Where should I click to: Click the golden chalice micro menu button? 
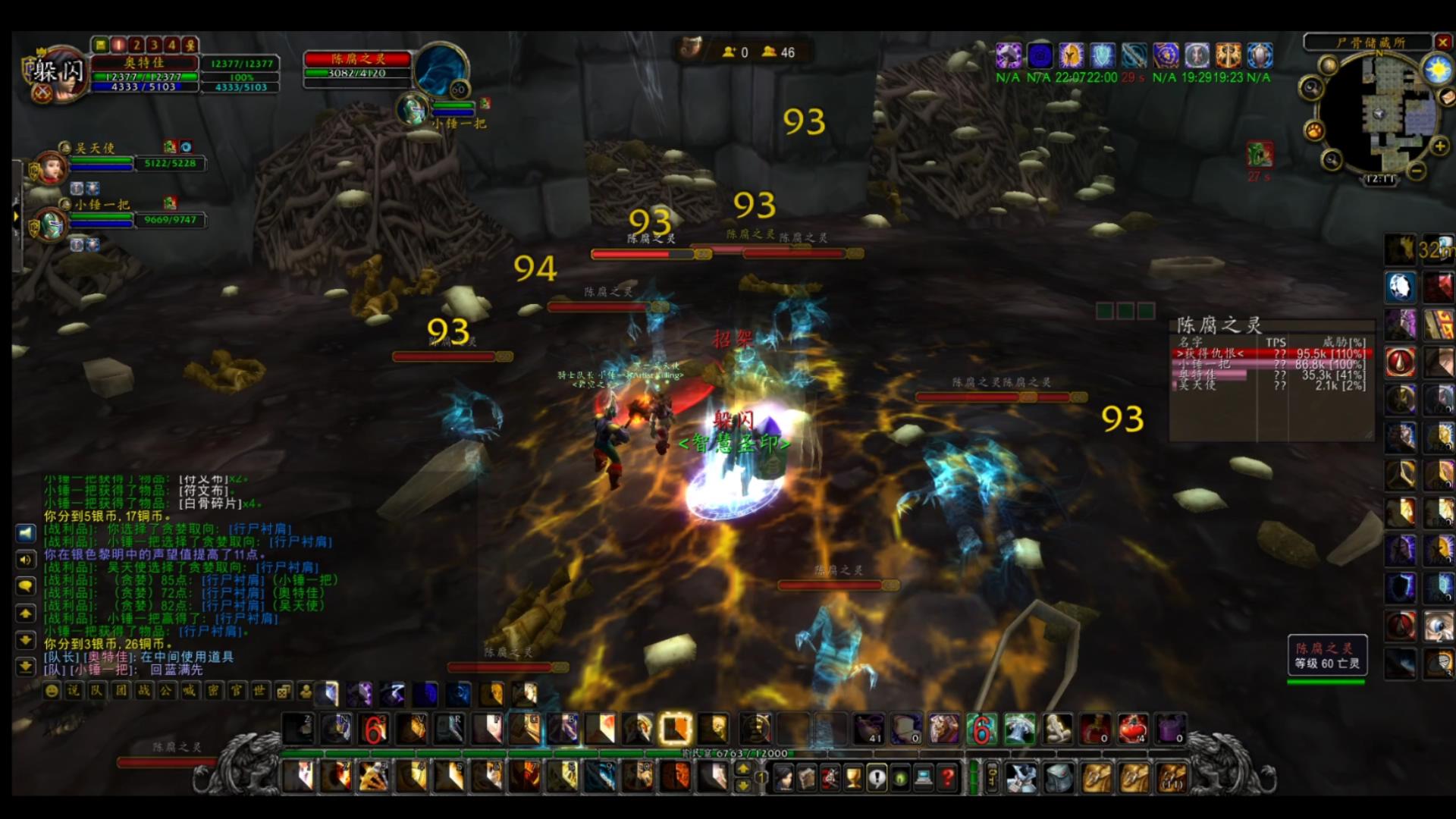[x=854, y=777]
